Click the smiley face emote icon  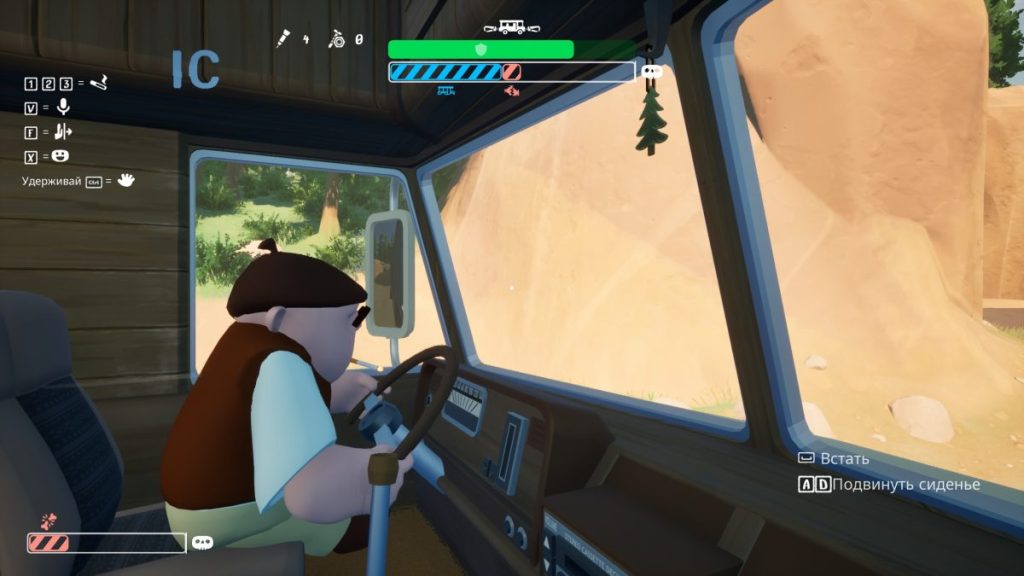tap(61, 156)
